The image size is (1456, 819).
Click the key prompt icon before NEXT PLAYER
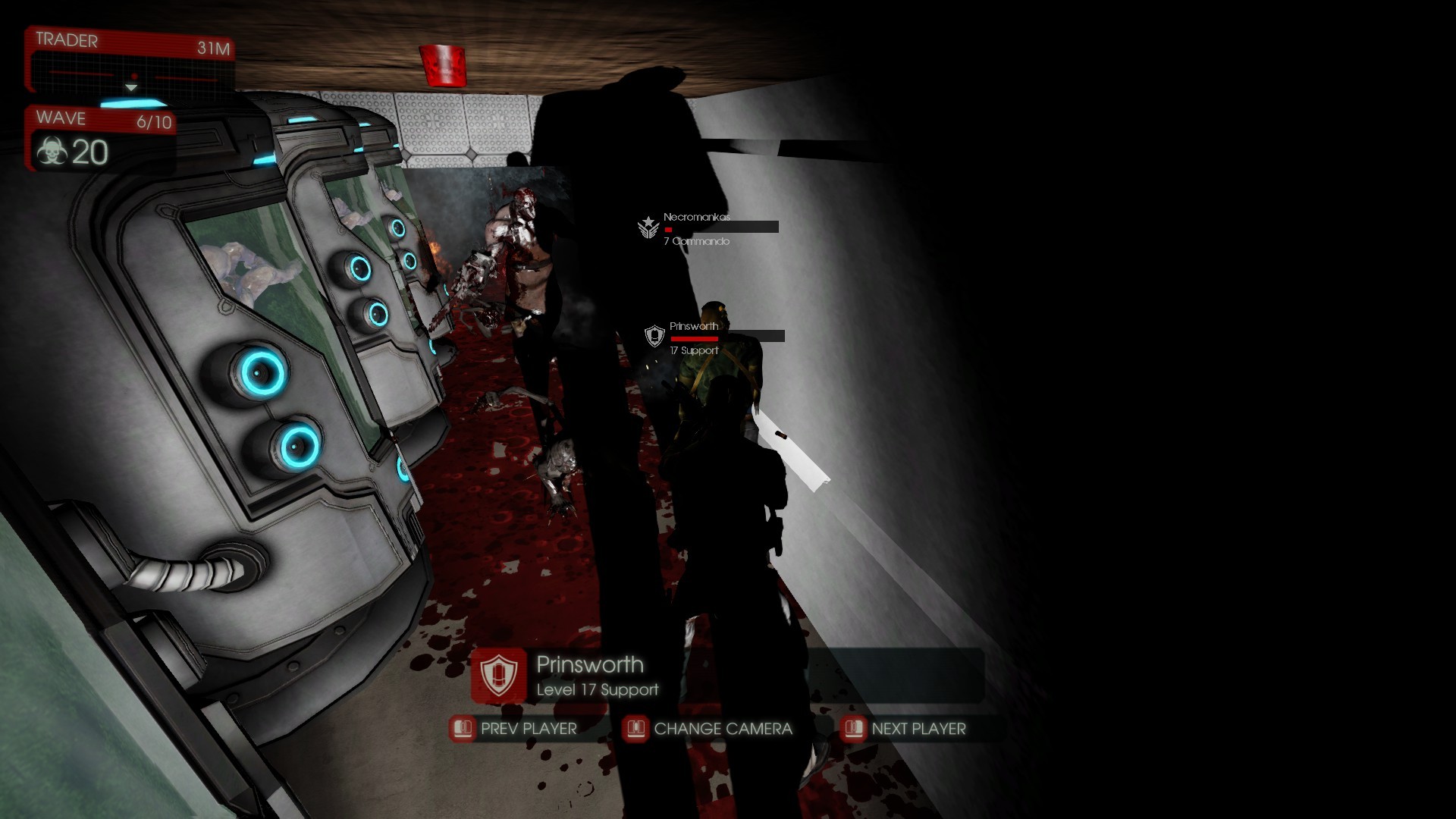(x=854, y=728)
